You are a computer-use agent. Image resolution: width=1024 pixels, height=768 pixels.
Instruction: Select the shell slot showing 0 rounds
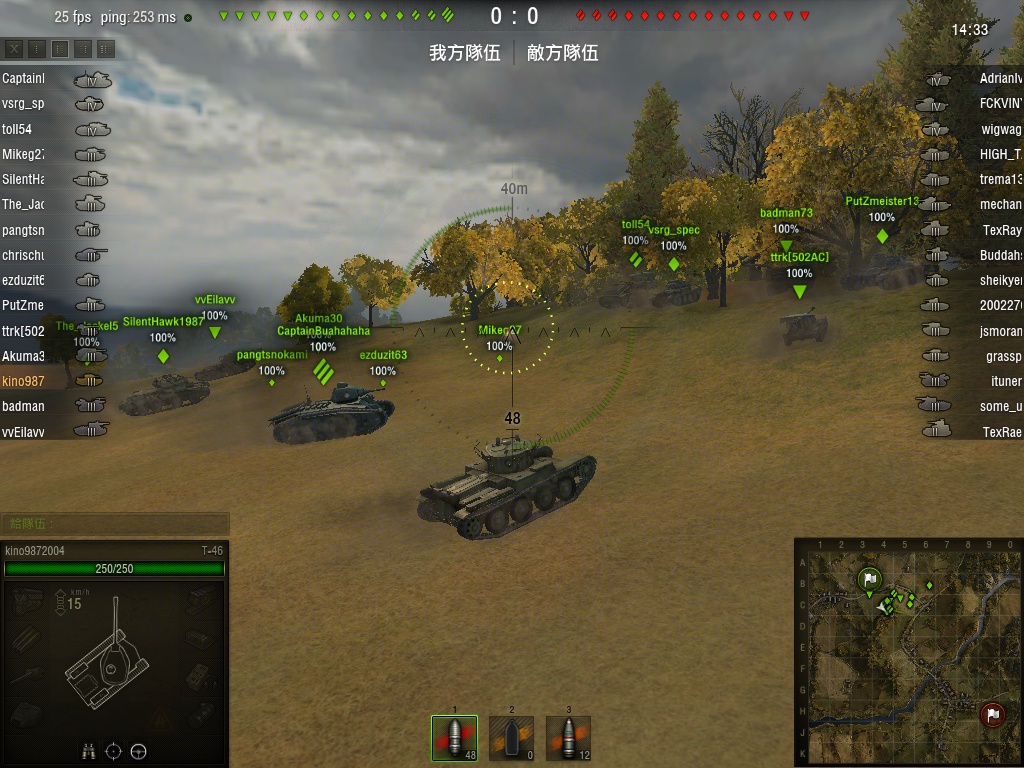pyautogui.click(x=511, y=738)
